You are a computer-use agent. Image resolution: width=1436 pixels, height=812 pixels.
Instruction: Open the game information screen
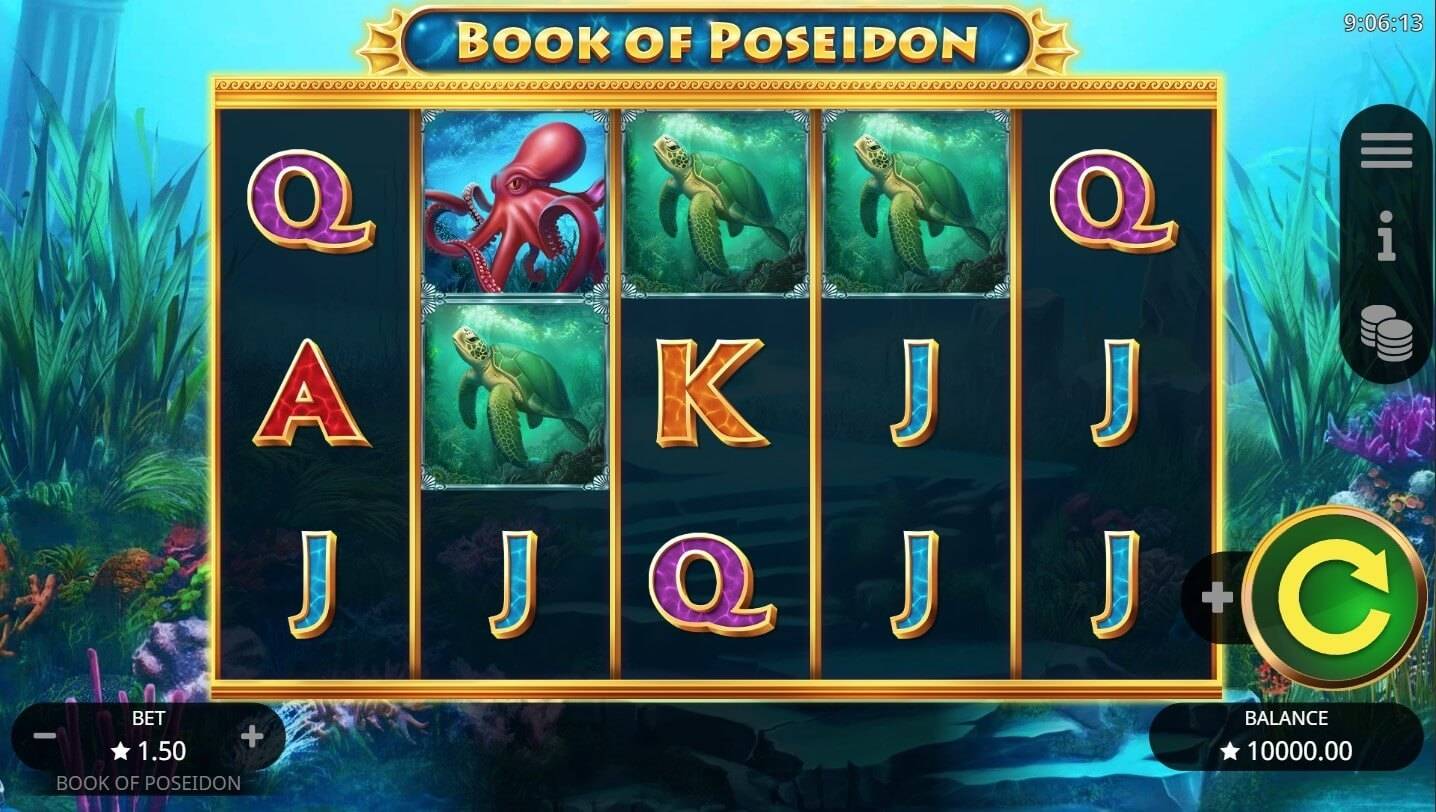tap(1385, 234)
